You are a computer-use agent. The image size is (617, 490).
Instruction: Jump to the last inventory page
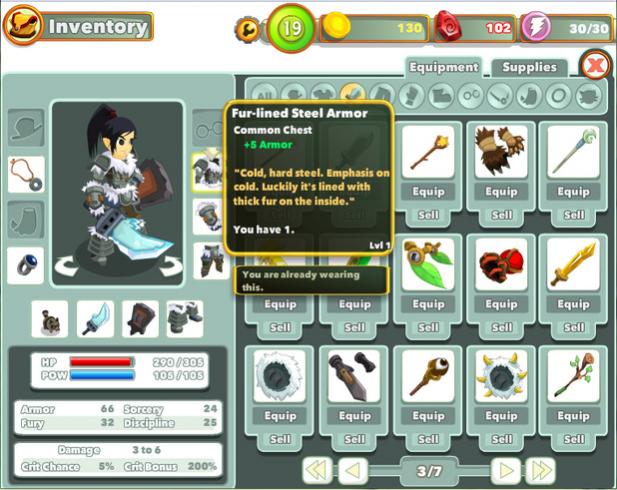540,470
